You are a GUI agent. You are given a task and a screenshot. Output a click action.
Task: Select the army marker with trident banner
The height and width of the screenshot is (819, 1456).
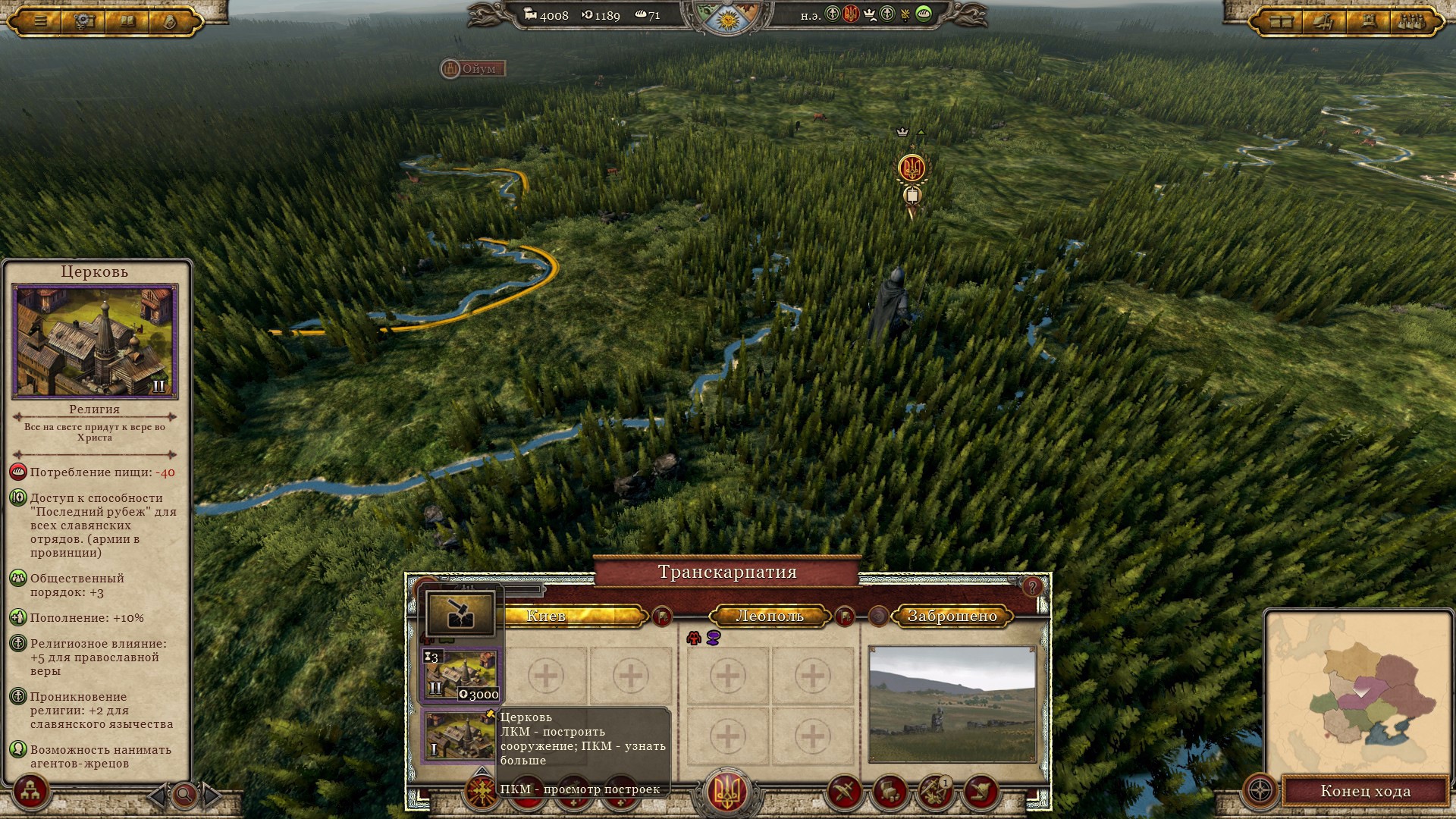pos(911,168)
